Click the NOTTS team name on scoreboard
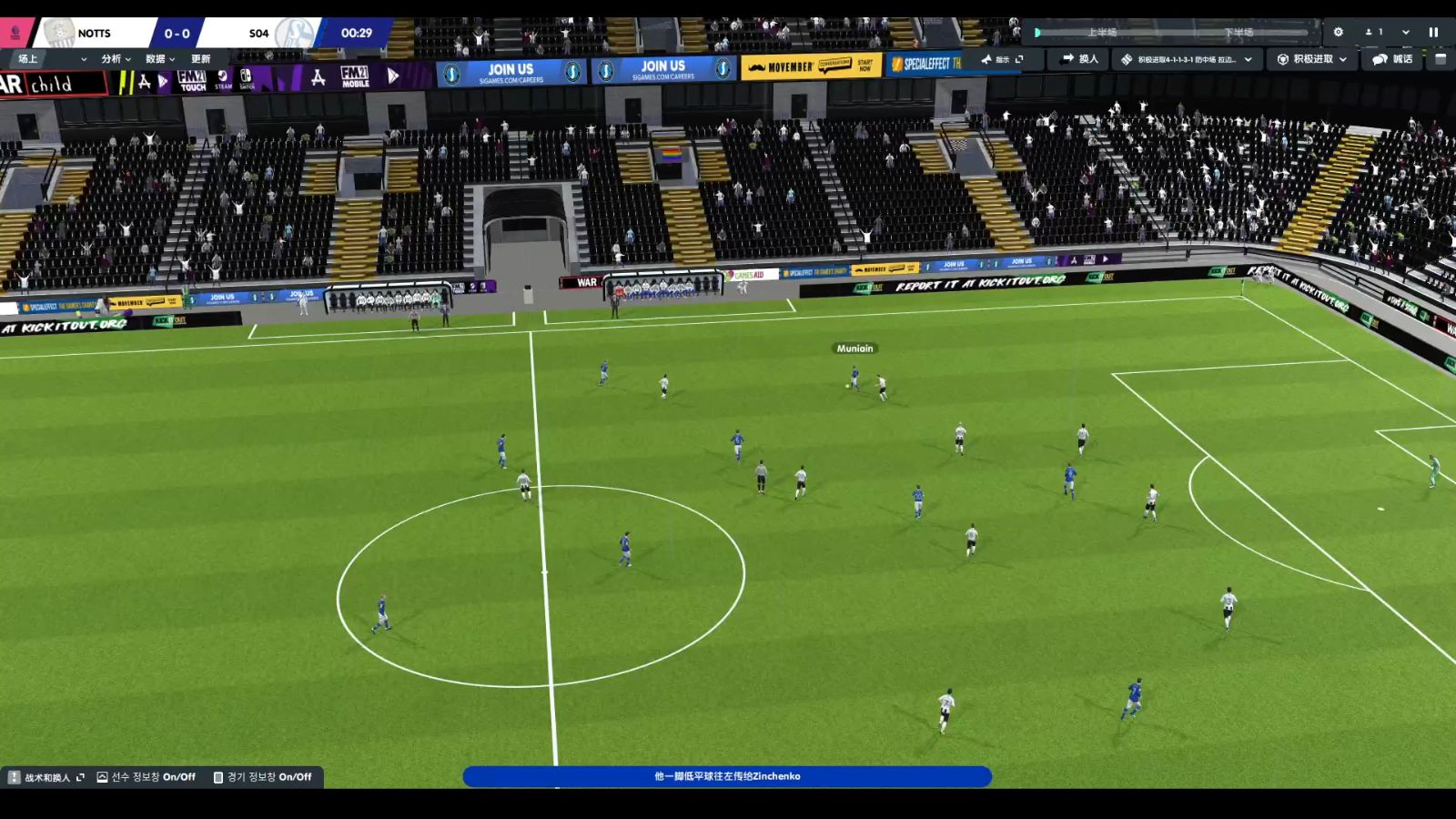Screen dimensions: 1456x819 click(94, 34)
